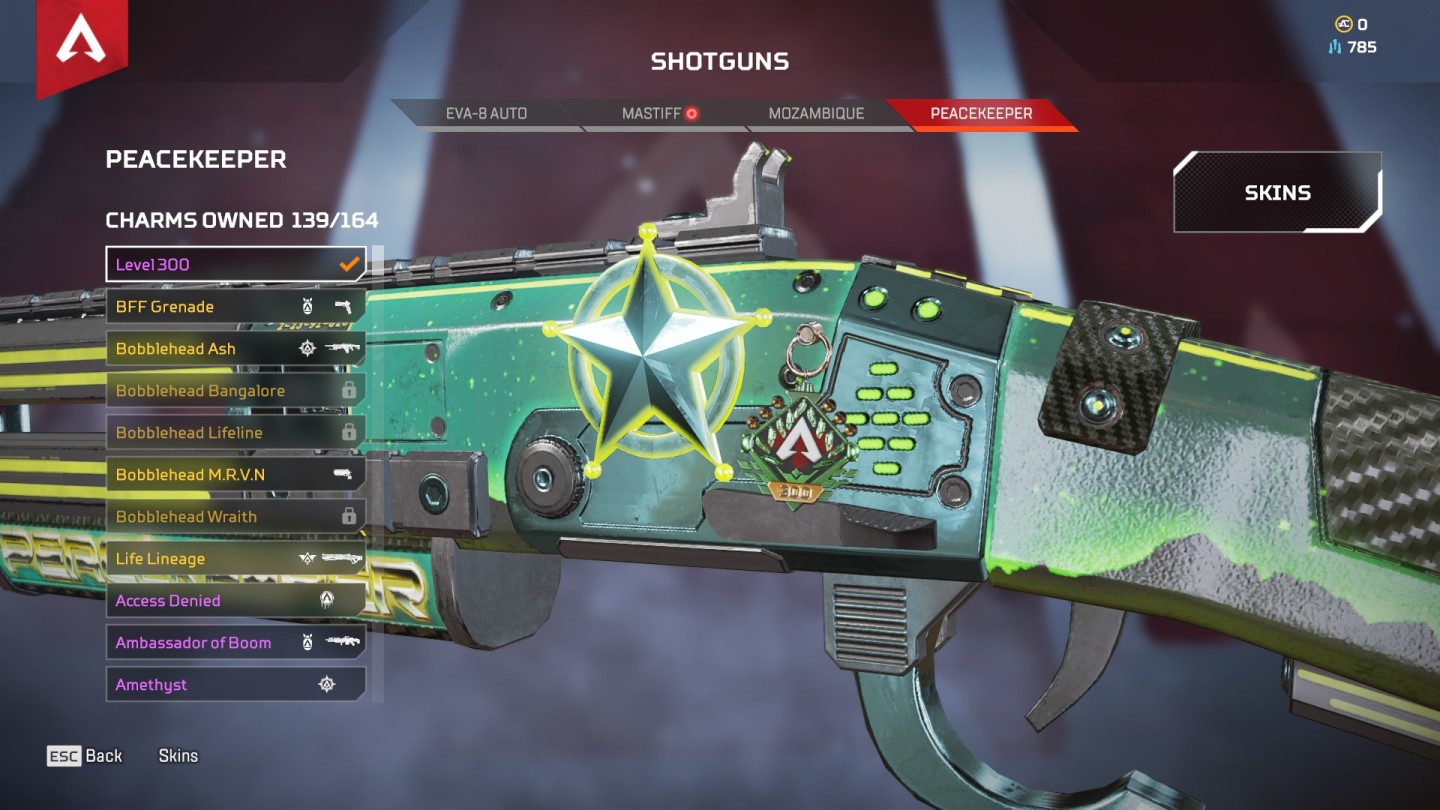Switch to the EVA-8 Auto tab
This screenshot has height=810, width=1440.
point(485,114)
